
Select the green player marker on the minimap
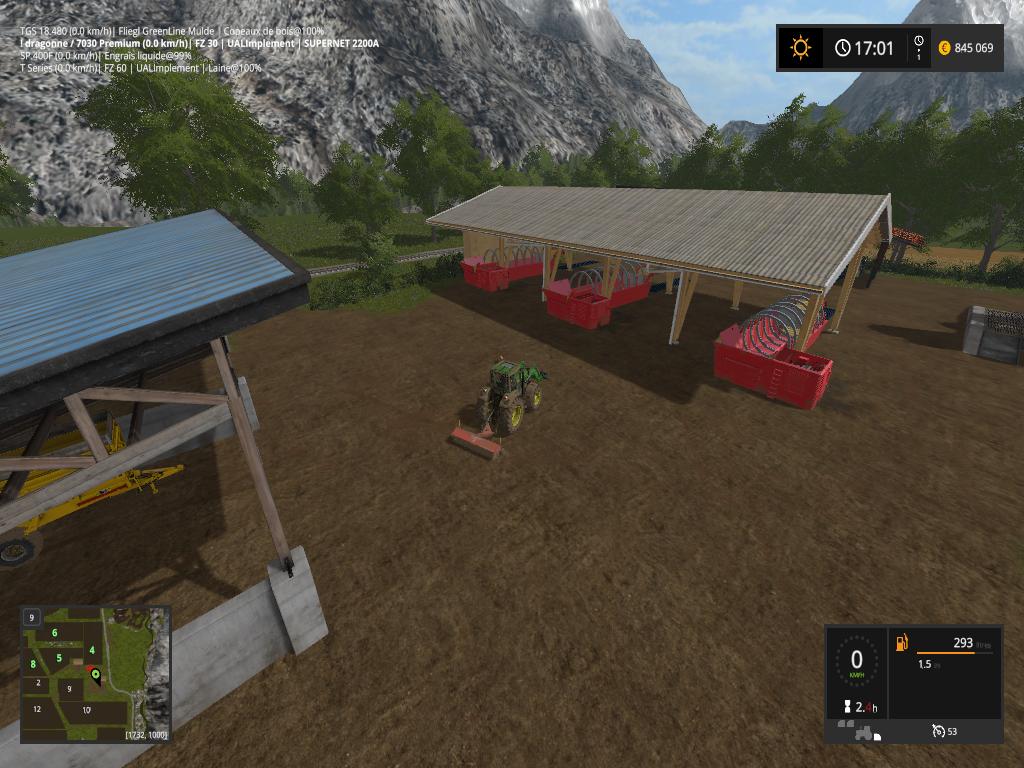96,675
